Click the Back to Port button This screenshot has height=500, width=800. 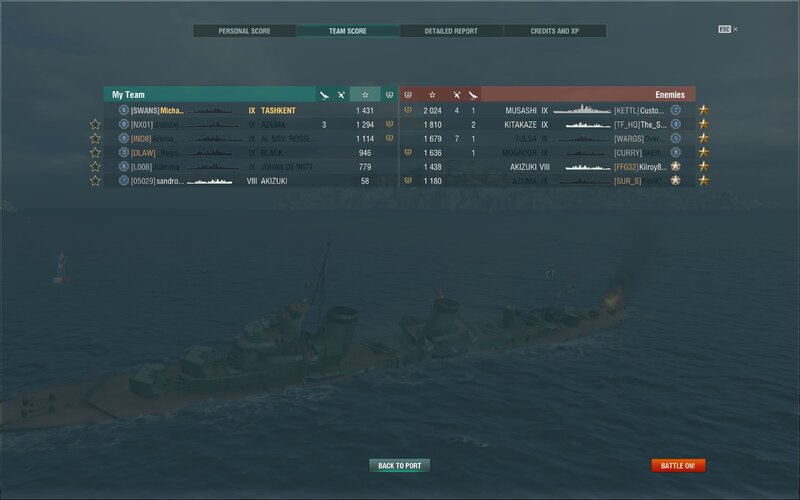coord(399,465)
